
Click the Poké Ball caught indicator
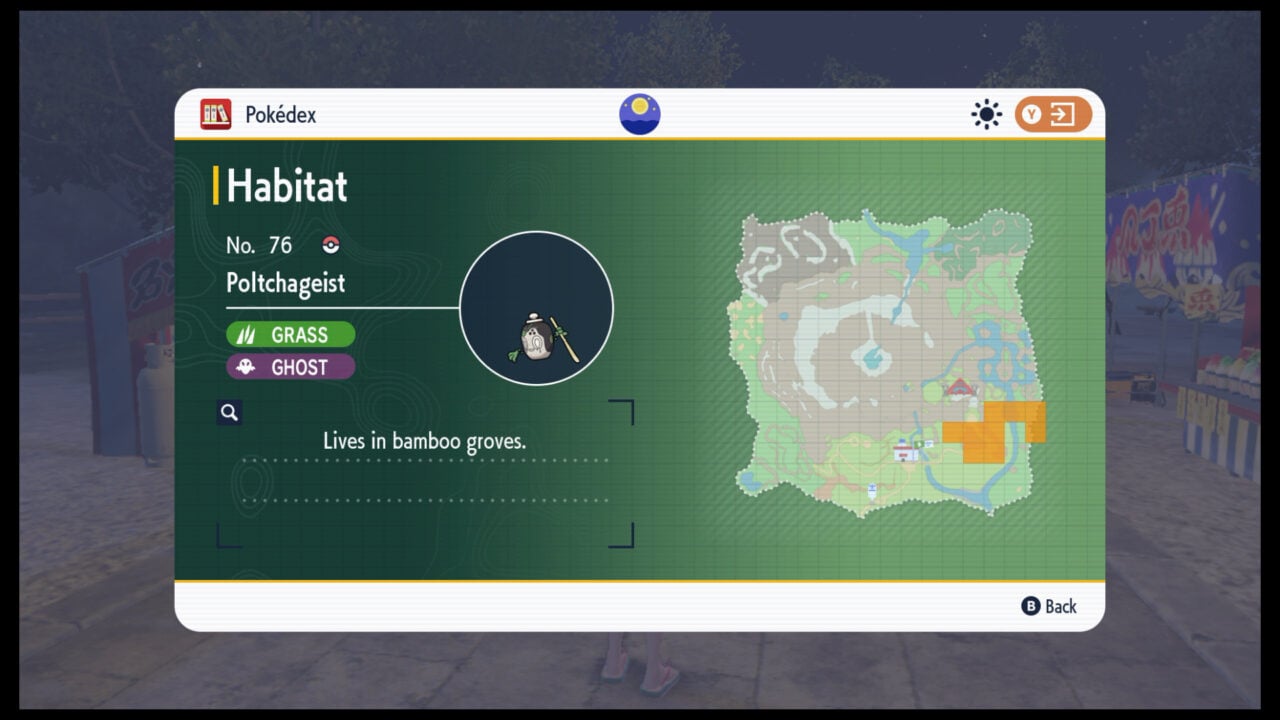330,244
